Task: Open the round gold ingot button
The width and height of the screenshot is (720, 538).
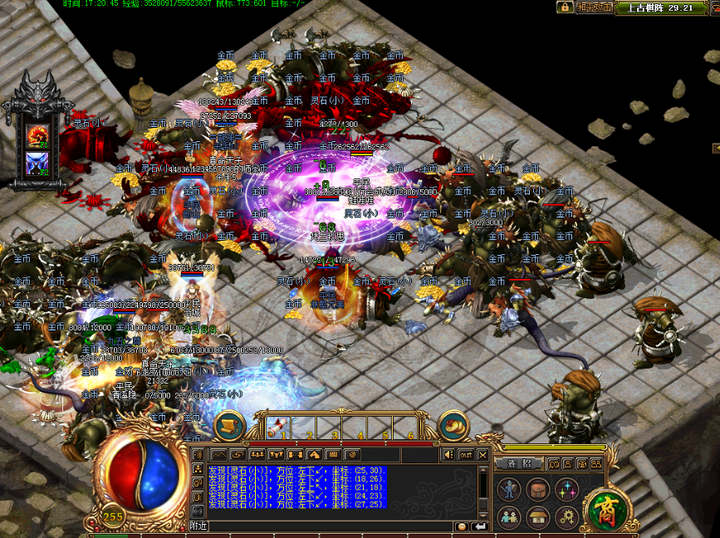Action: click(x=455, y=425)
